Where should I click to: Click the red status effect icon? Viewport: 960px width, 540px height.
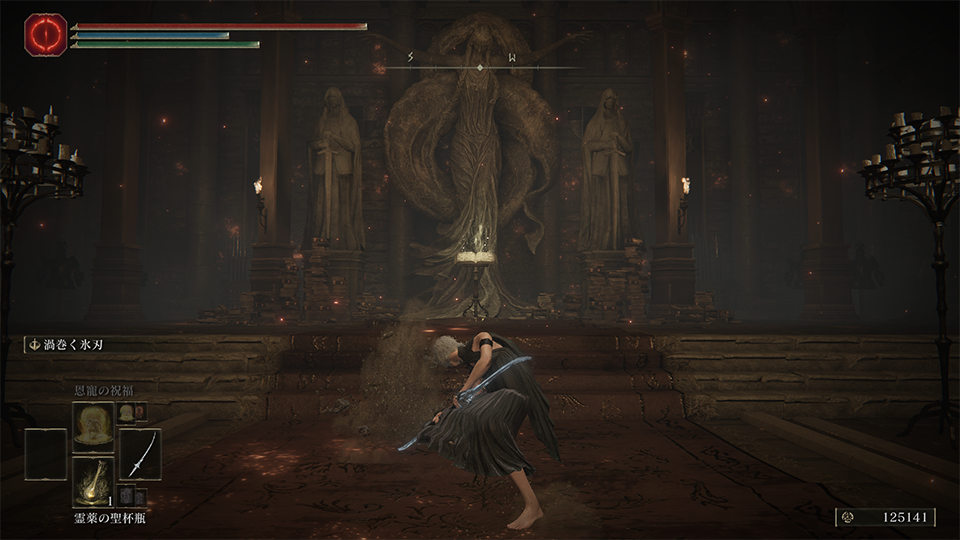pos(45,35)
